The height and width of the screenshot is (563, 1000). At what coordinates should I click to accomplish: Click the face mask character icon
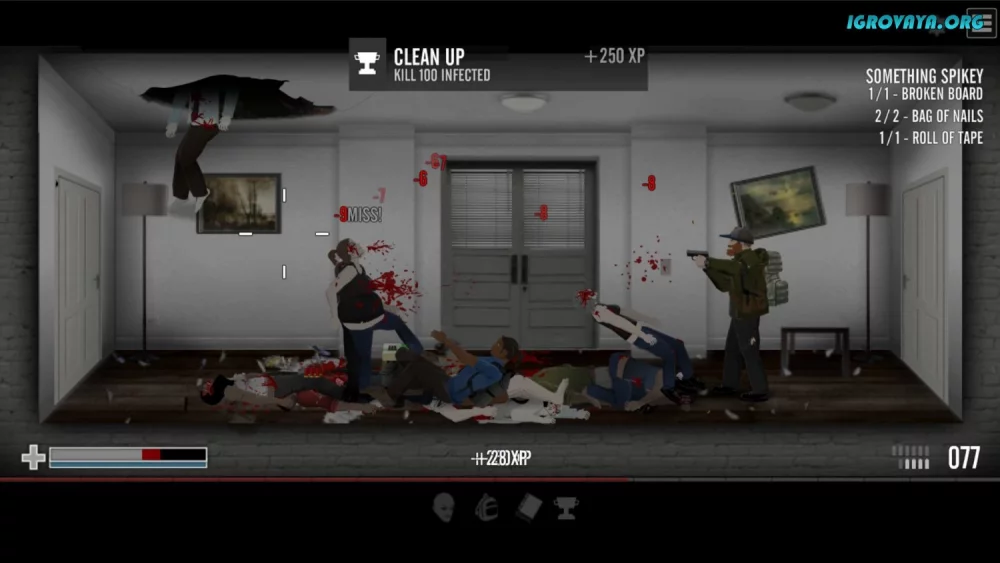pos(444,507)
